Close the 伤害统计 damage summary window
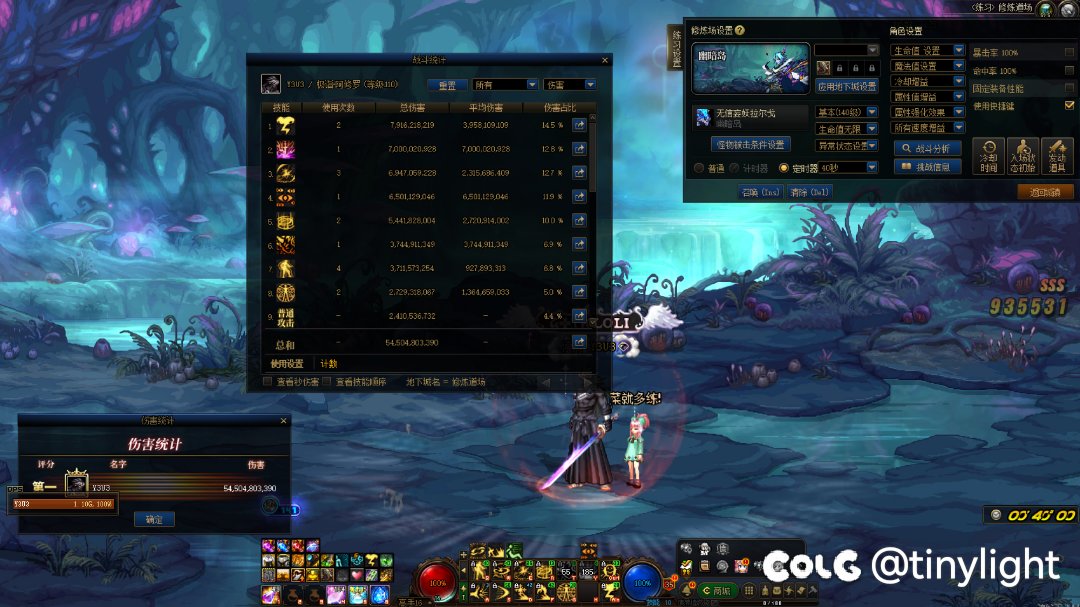Screen dimensions: 1080x607 (281, 421)
